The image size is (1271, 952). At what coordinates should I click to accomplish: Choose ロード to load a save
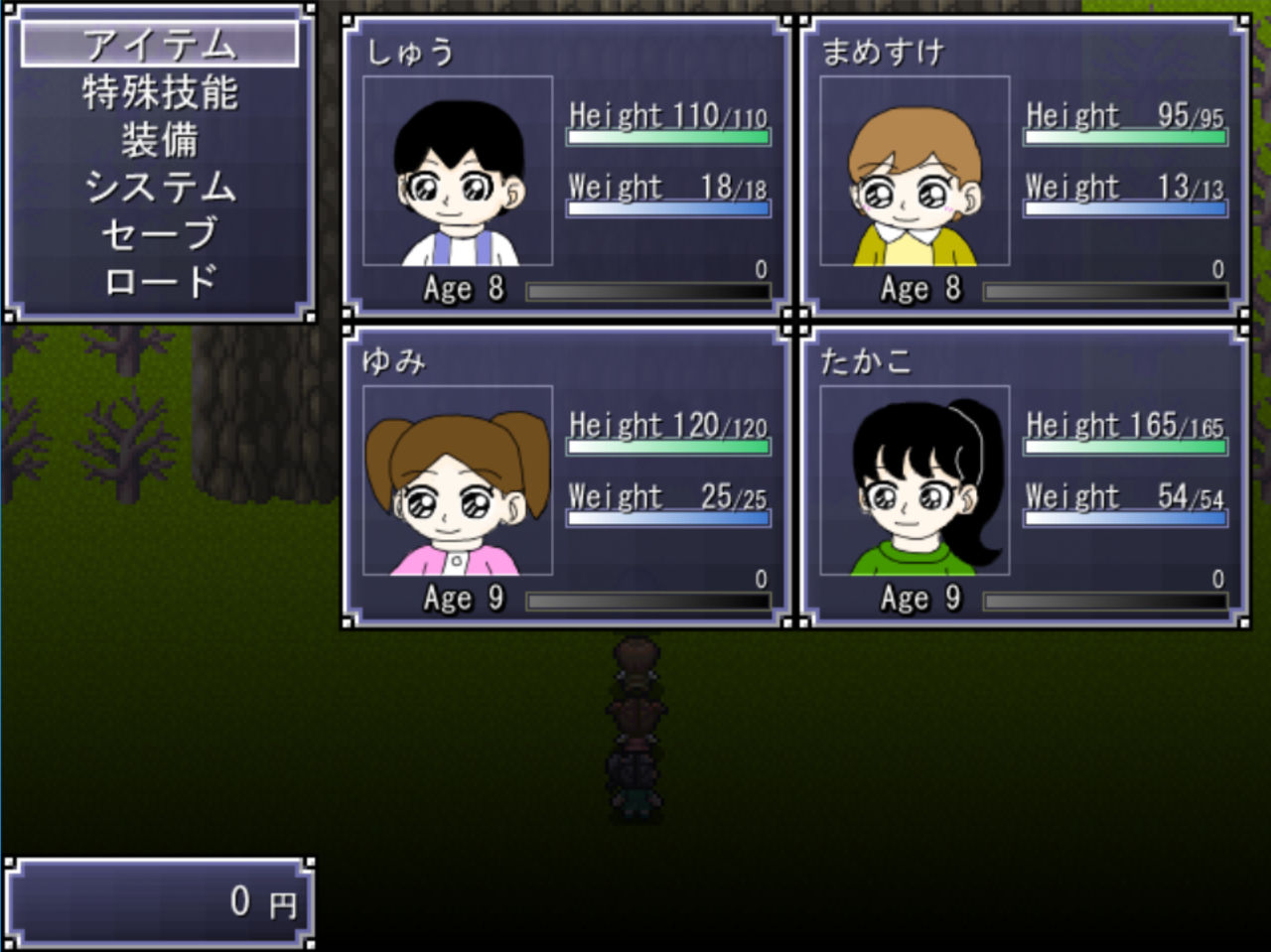(x=159, y=282)
